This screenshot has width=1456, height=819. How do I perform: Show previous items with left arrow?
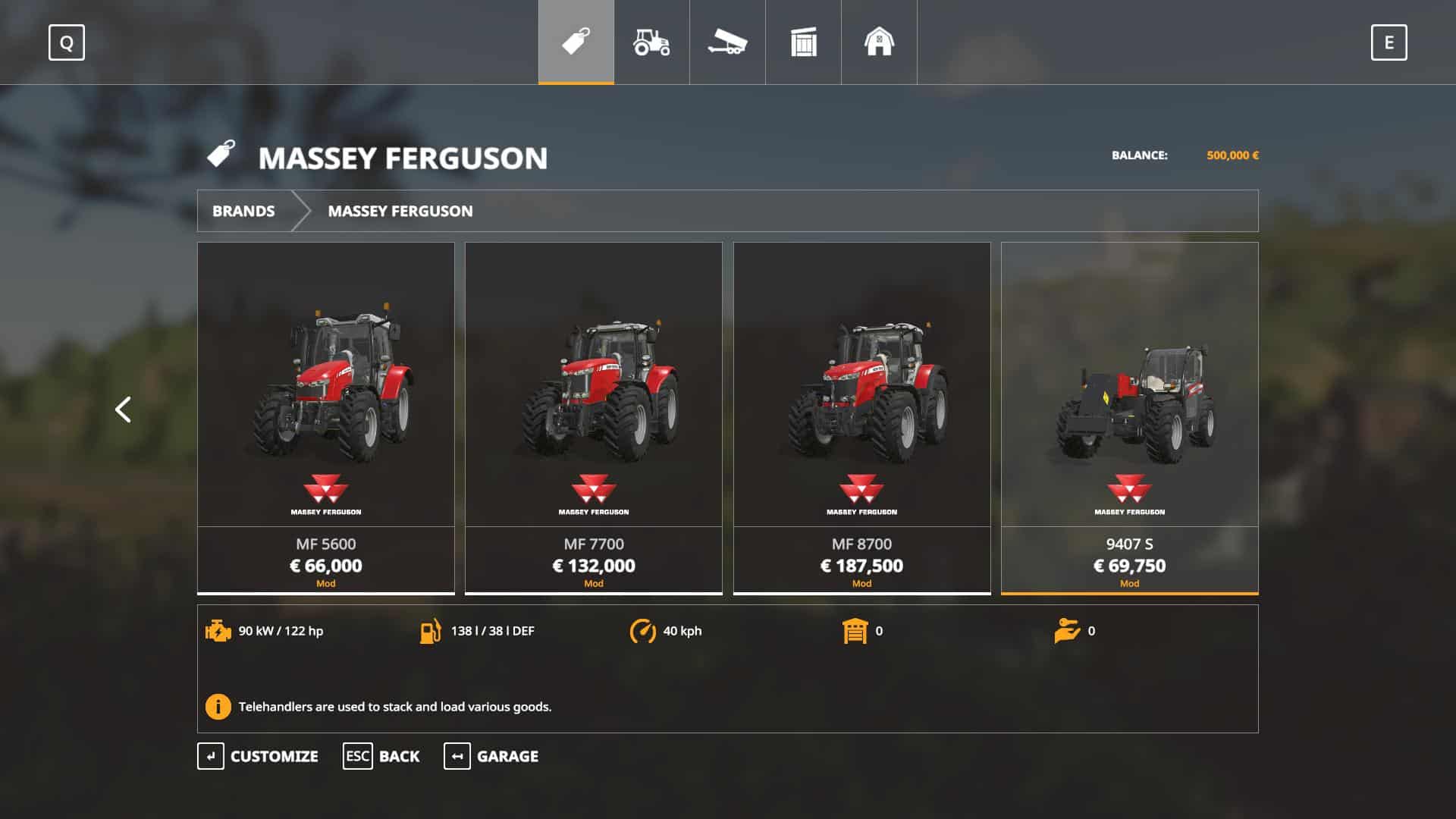tap(123, 409)
